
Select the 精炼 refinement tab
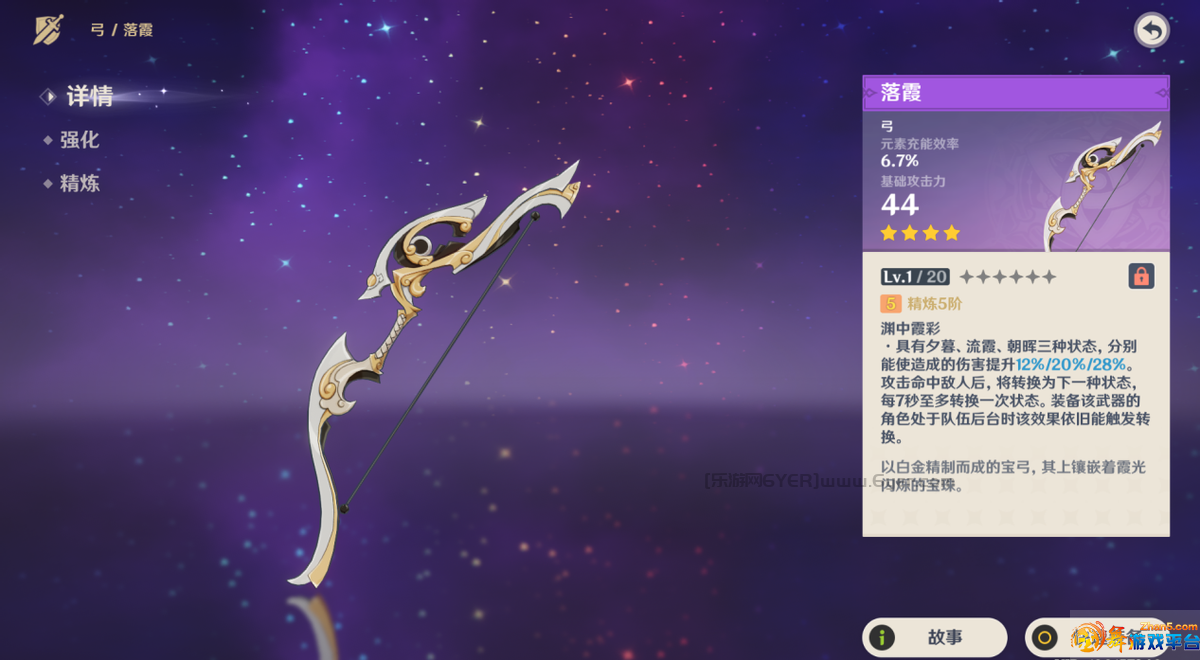tap(79, 183)
